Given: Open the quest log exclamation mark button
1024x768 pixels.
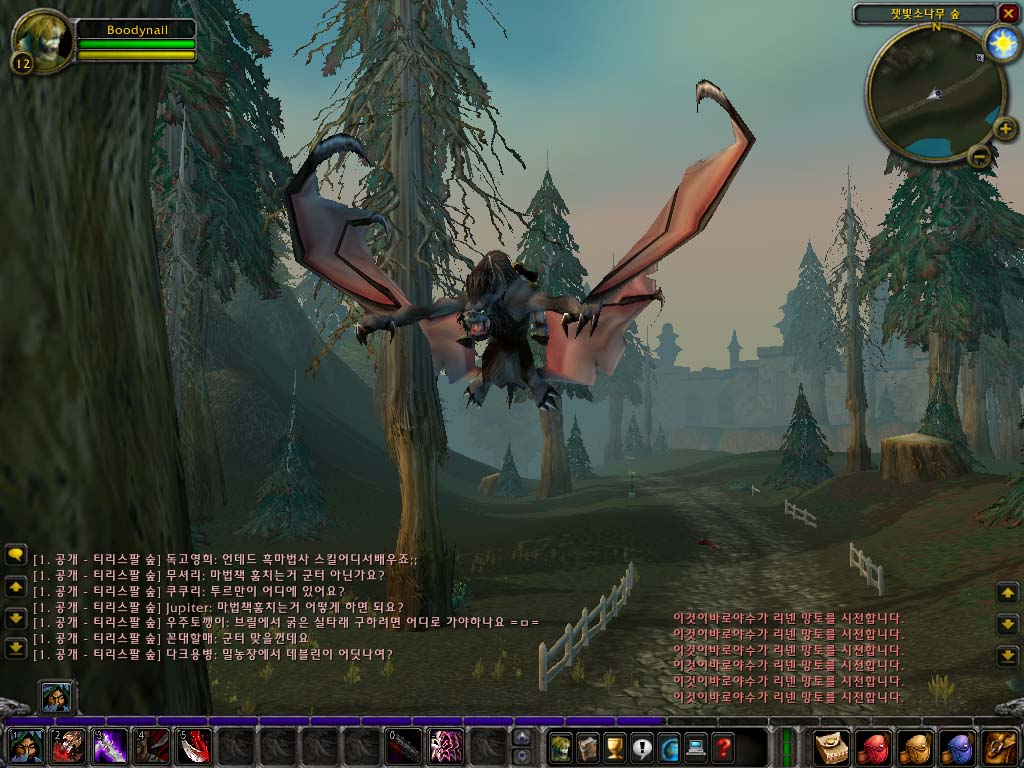Looking at the screenshot, I should [641, 746].
